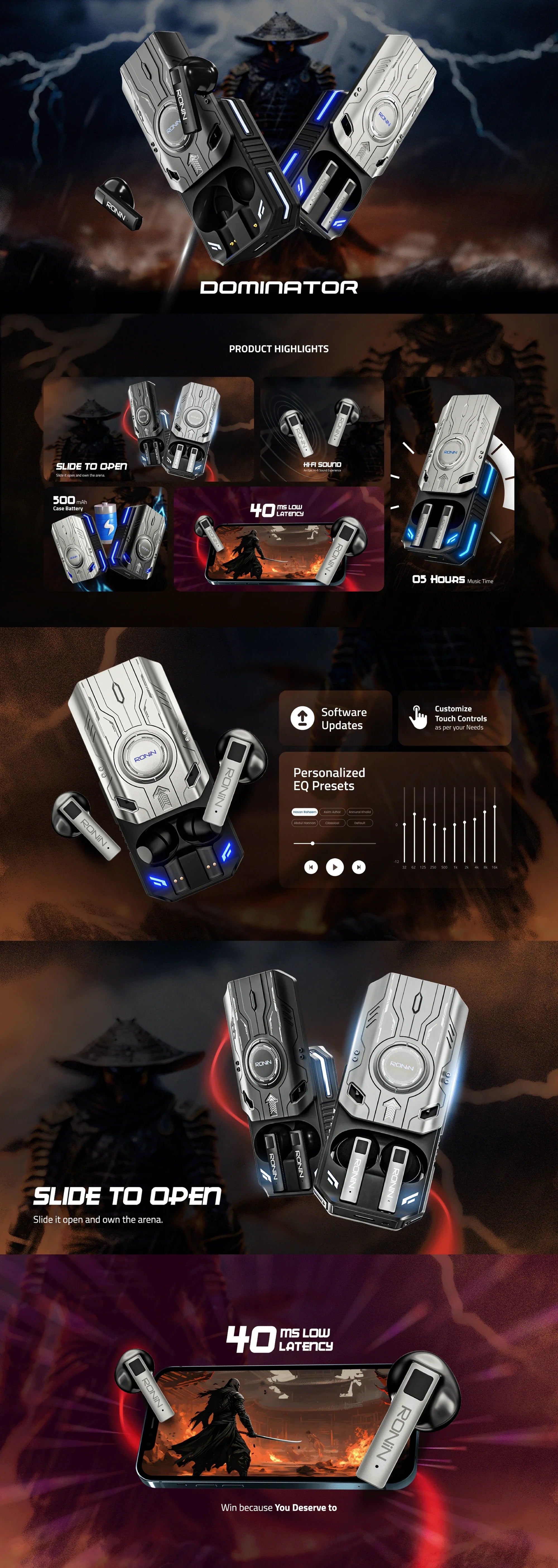Open the Slide to Open highlight tile

click(148, 429)
